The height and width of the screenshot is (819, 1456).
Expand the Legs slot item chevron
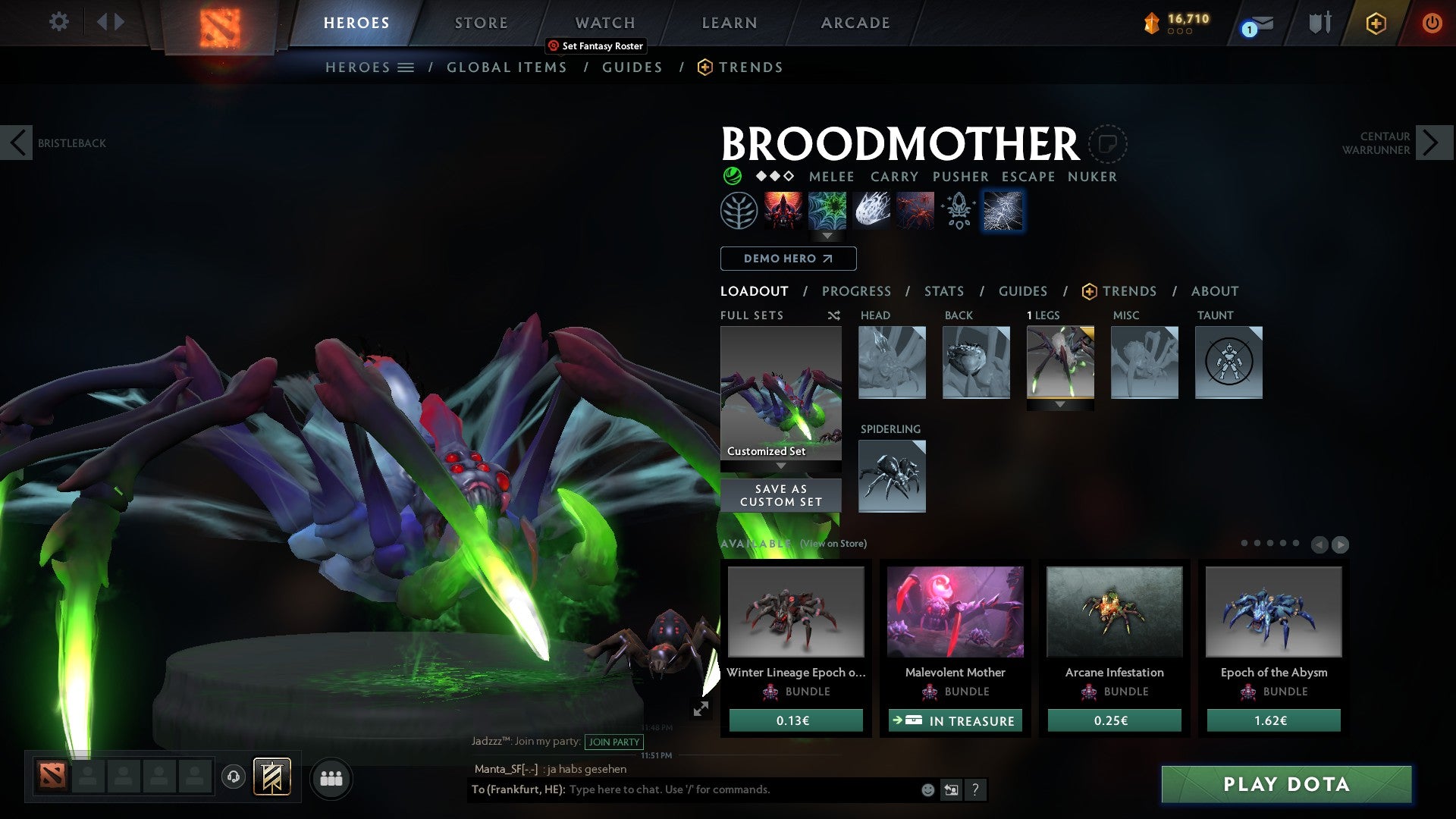pos(1061,404)
